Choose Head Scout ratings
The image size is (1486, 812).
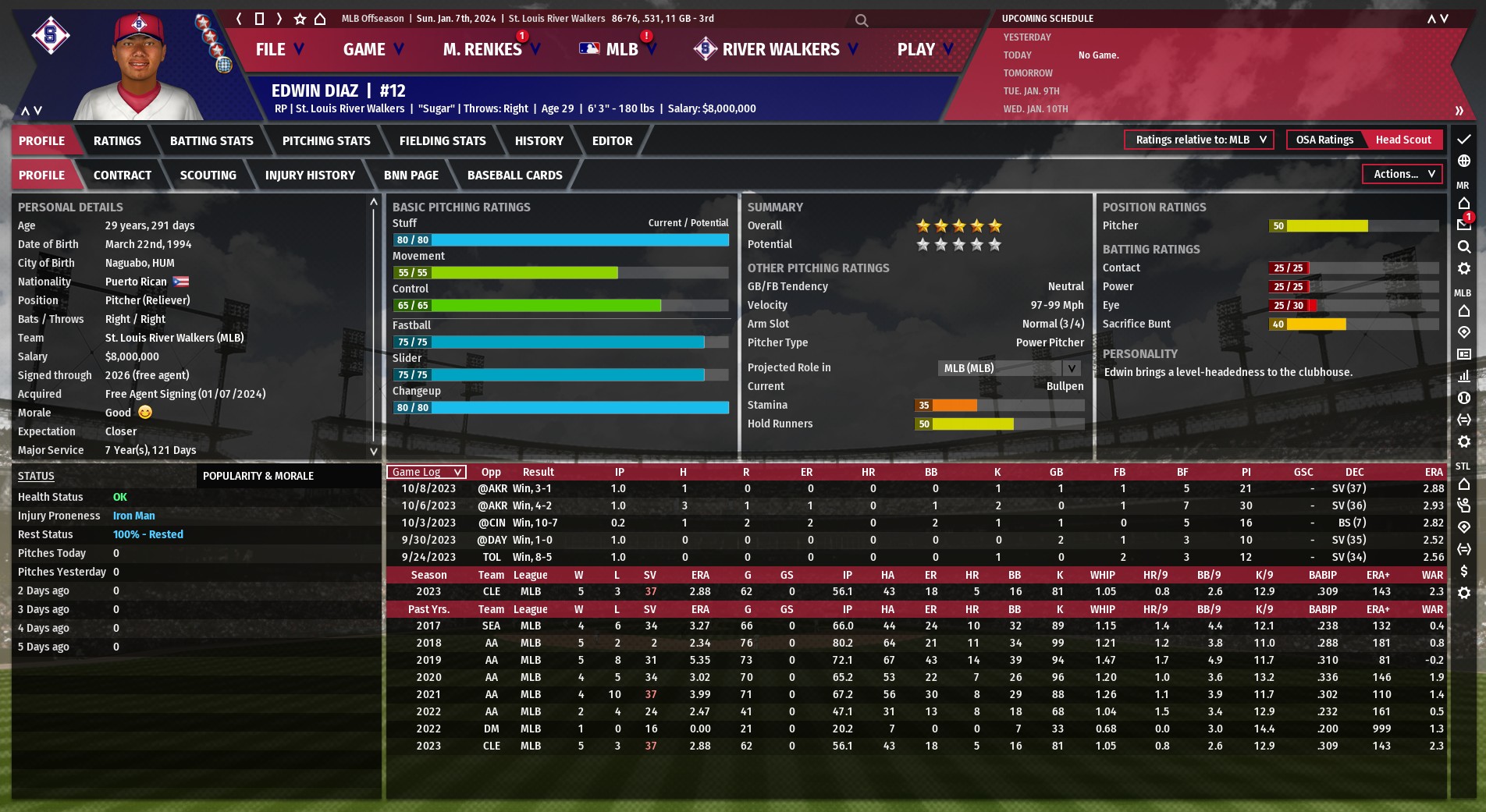(x=1403, y=140)
